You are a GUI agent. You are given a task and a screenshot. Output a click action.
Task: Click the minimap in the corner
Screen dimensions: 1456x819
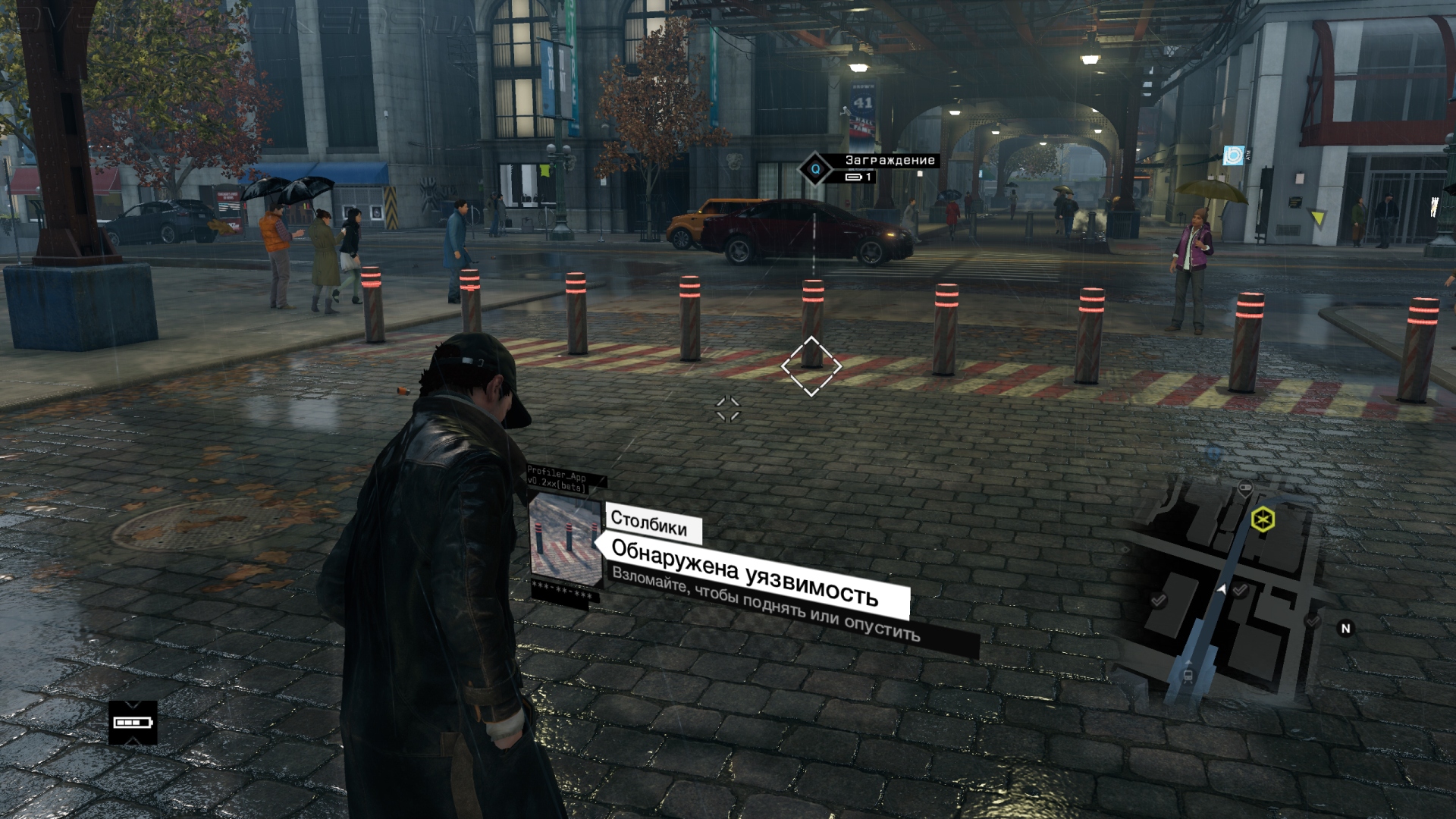pos(1228,591)
